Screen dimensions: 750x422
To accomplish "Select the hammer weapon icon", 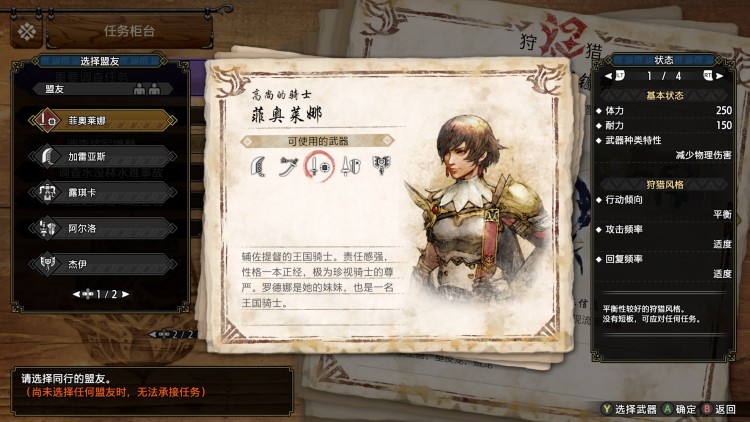I will point(380,165).
